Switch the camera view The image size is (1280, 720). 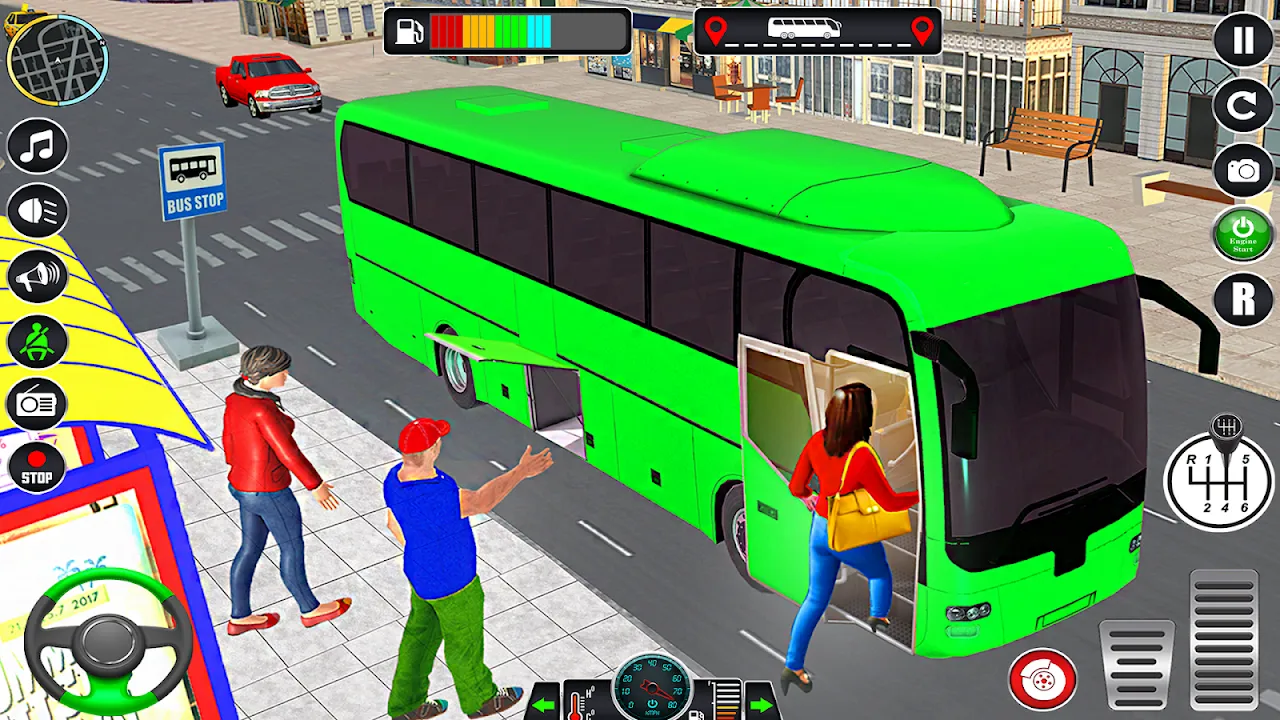[x=1243, y=170]
